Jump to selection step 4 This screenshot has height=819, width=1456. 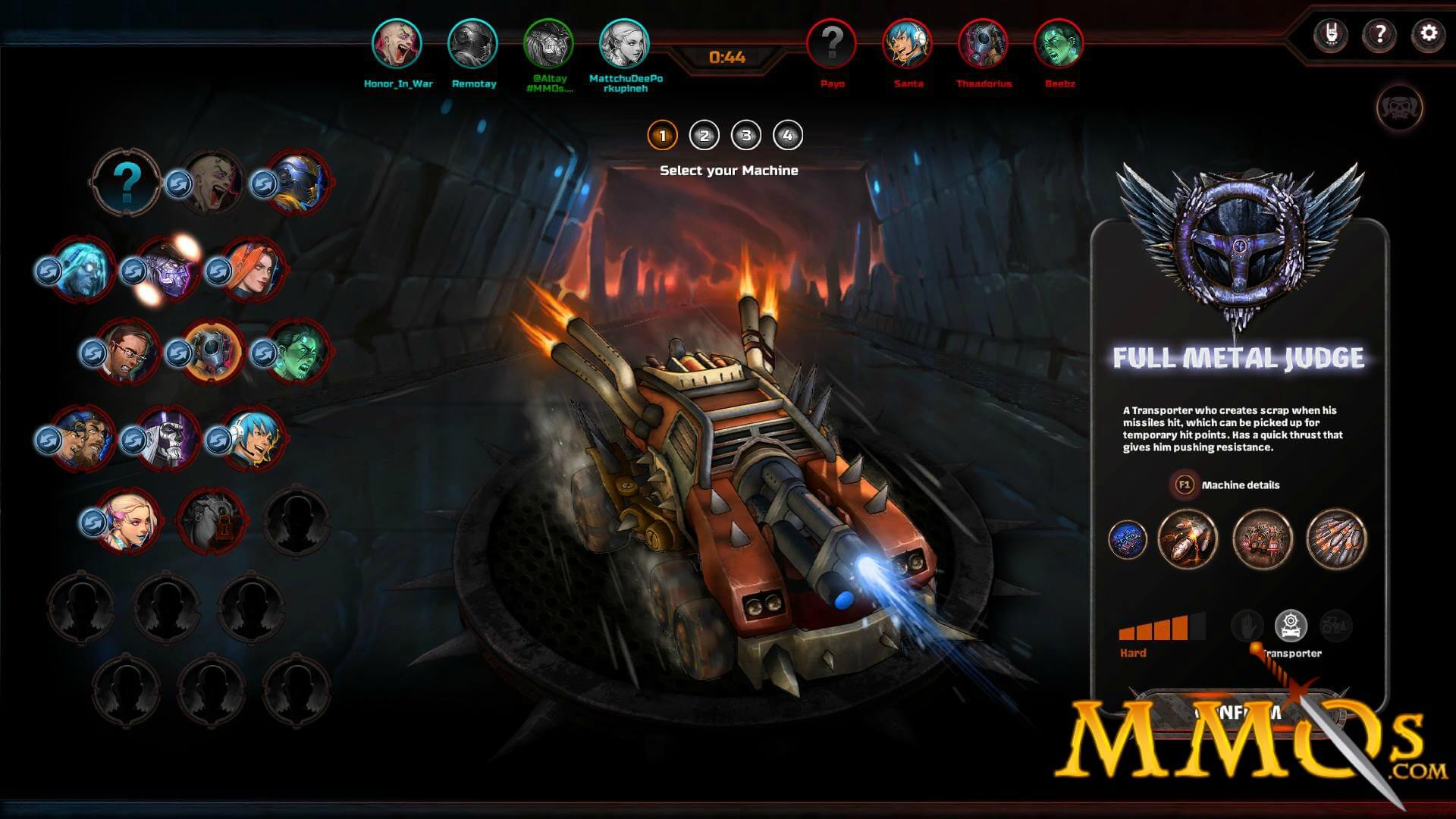click(x=787, y=136)
